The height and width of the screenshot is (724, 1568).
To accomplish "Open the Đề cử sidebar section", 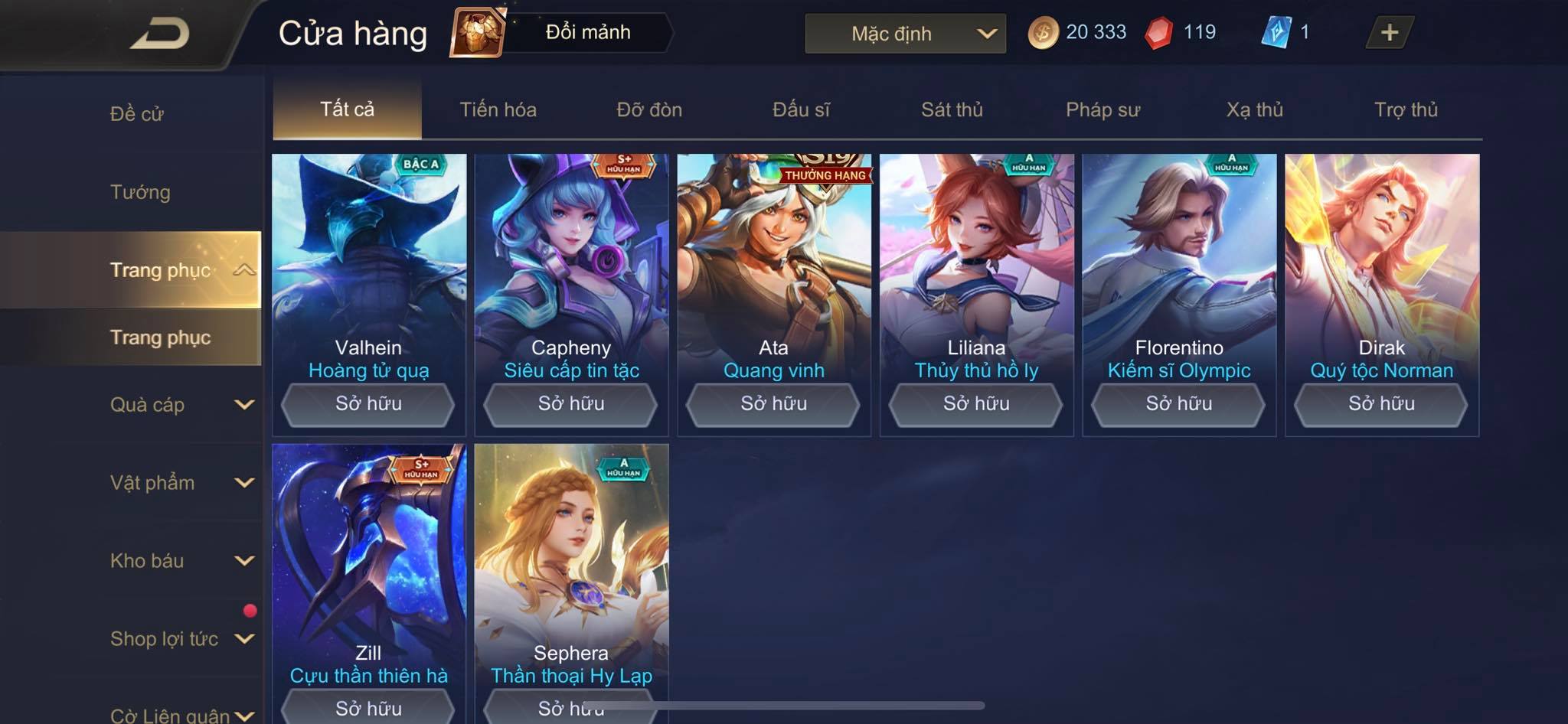I will point(137,114).
